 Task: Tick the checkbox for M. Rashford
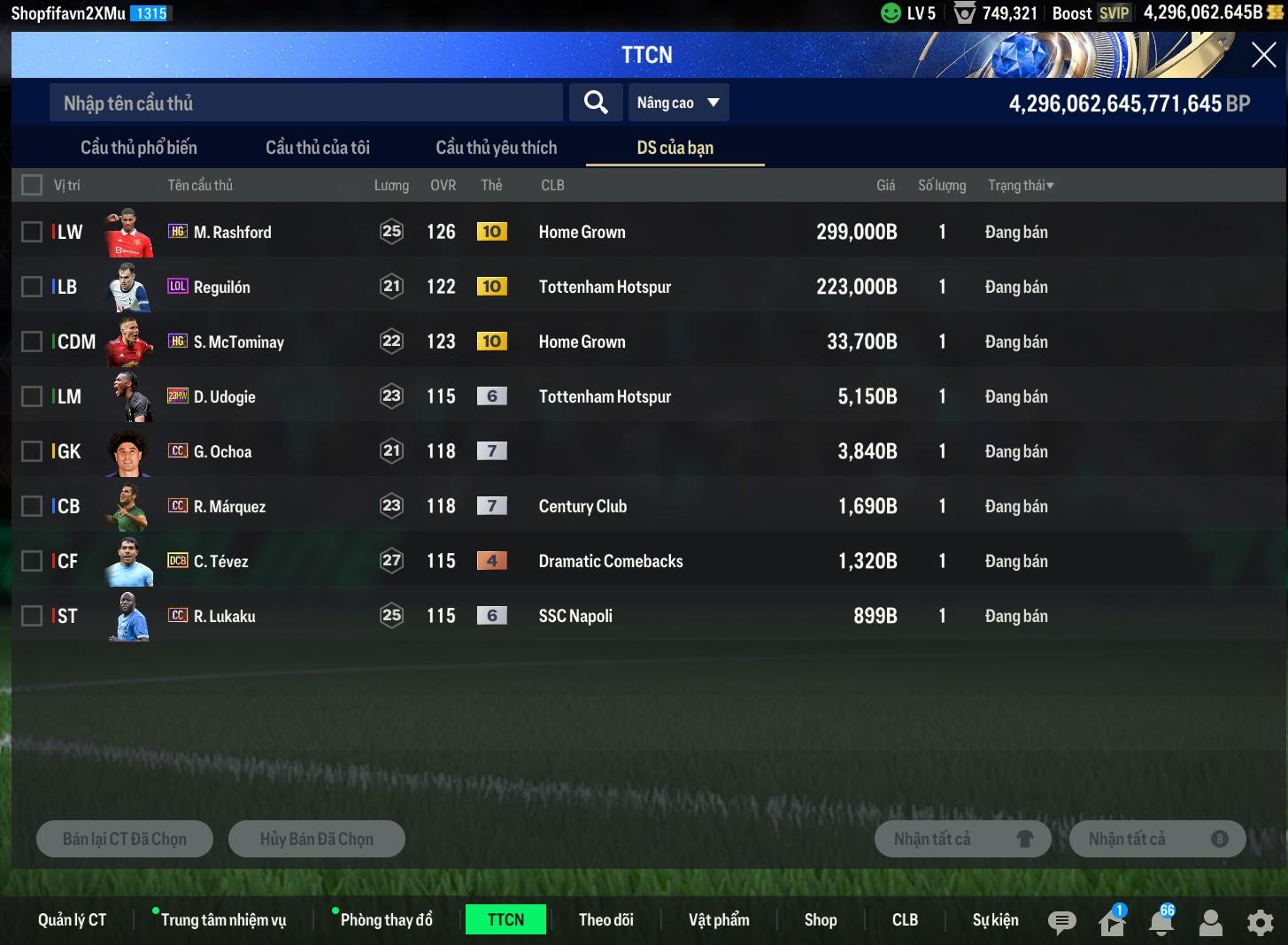click(32, 232)
